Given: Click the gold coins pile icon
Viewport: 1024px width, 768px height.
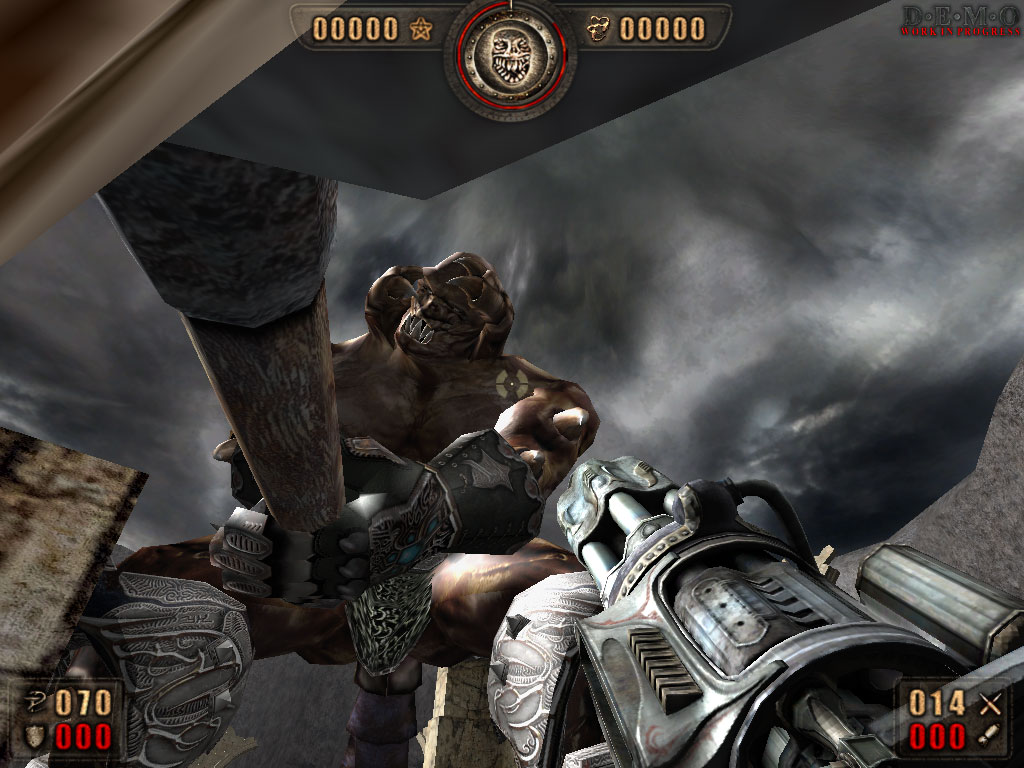Looking at the screenshot, I should pyautogui.click(x=599, y=29).
